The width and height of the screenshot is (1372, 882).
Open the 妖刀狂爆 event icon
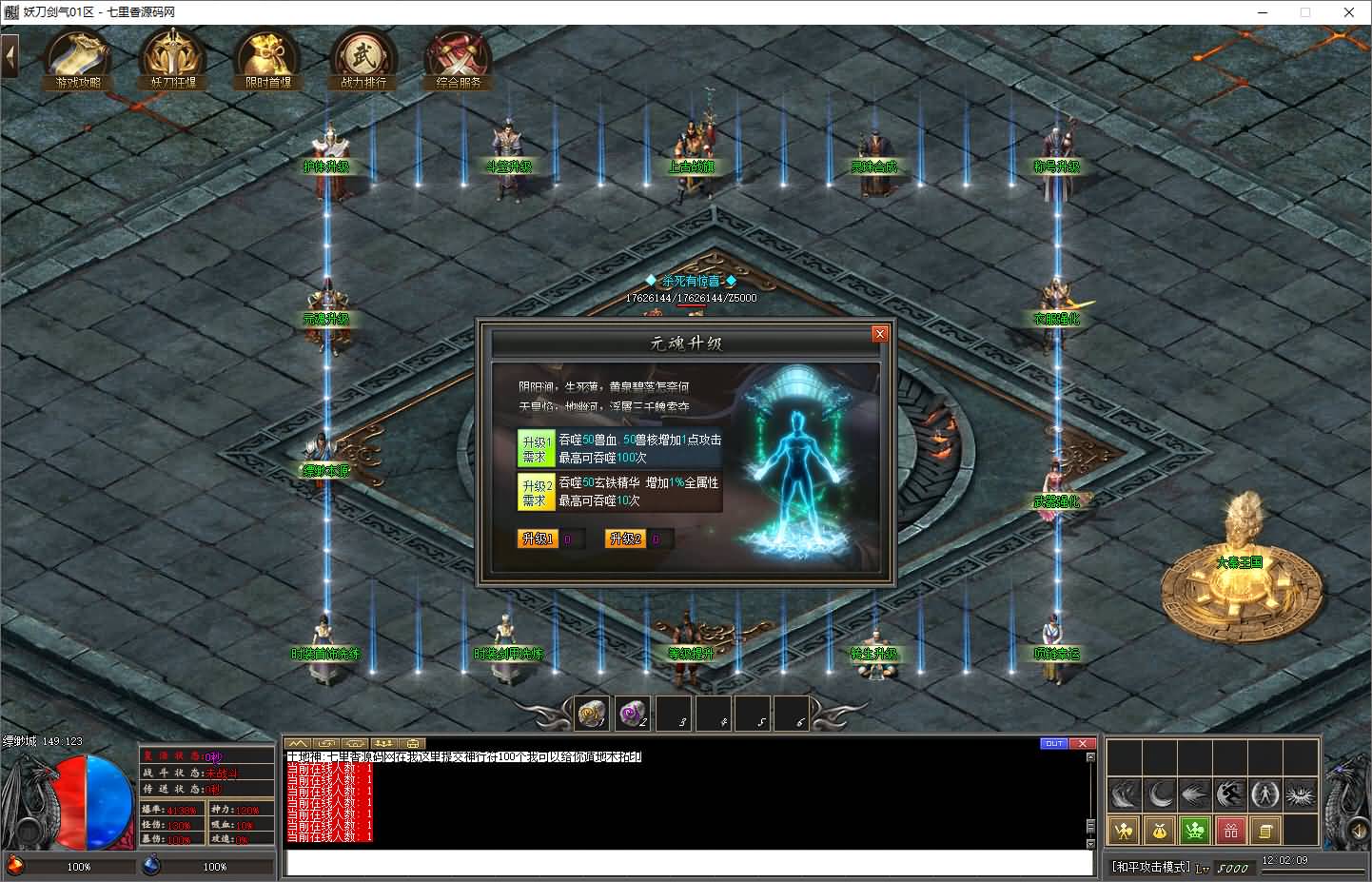173,60
